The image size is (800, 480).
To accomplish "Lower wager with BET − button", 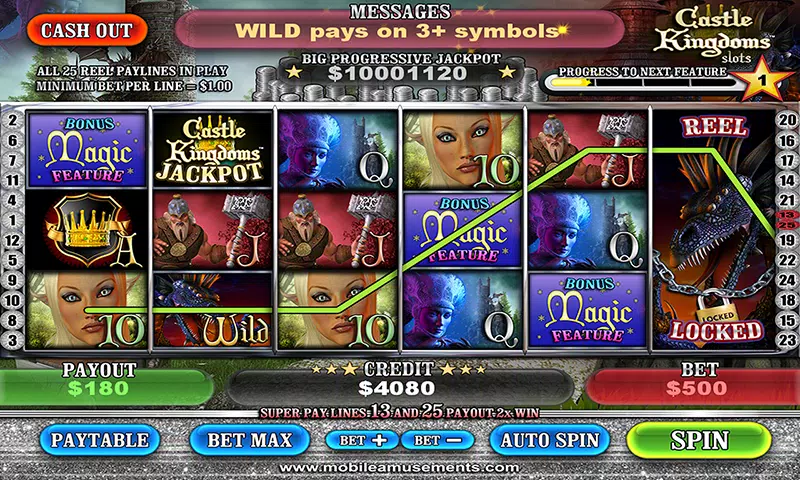I will (437, 439).
